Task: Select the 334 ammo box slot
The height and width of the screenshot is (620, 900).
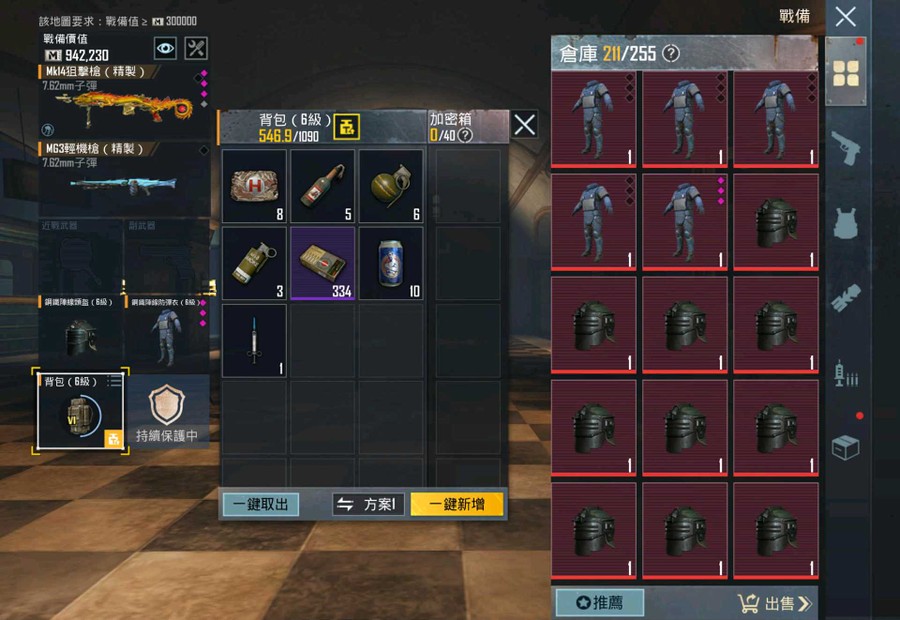Action: 323,263
